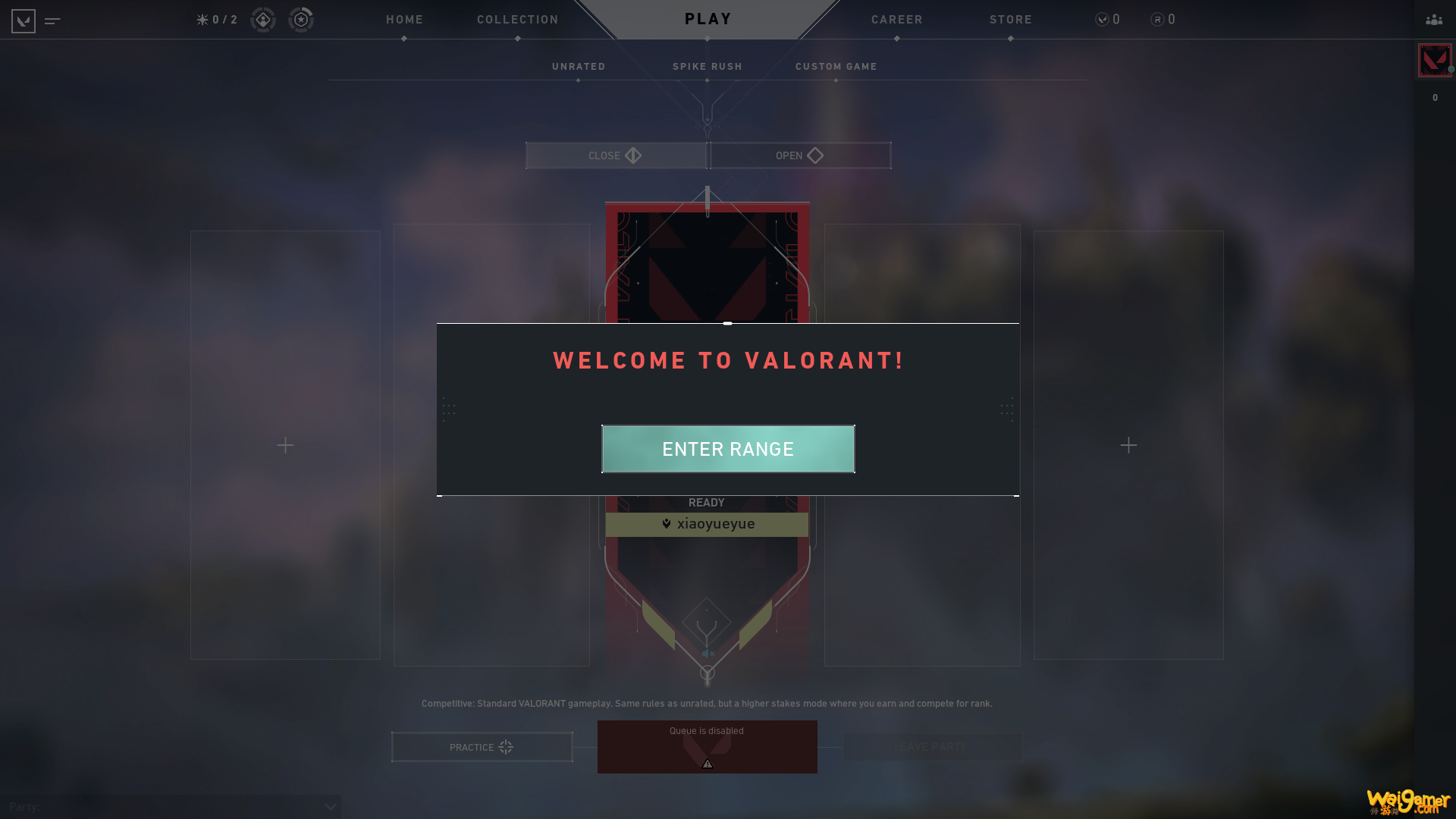
Task: Open the Home tab
Action: coord(404,20)
